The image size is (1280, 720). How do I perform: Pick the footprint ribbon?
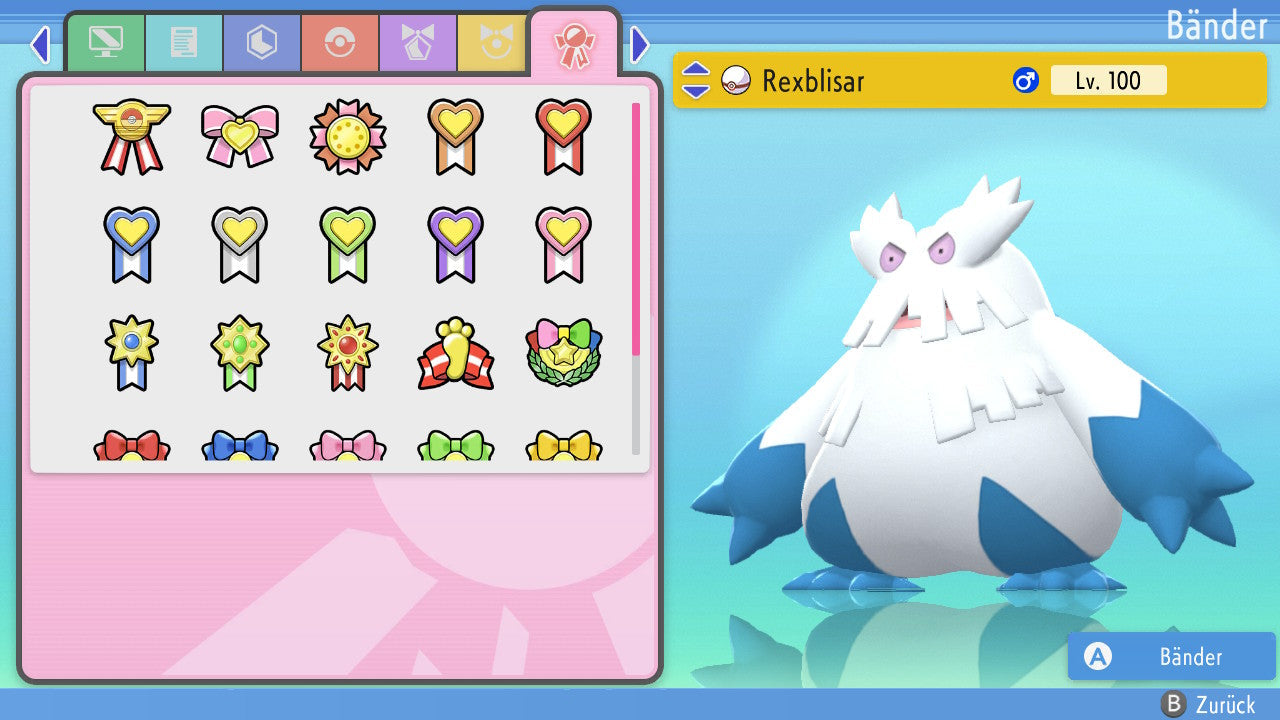click(455, 353)
